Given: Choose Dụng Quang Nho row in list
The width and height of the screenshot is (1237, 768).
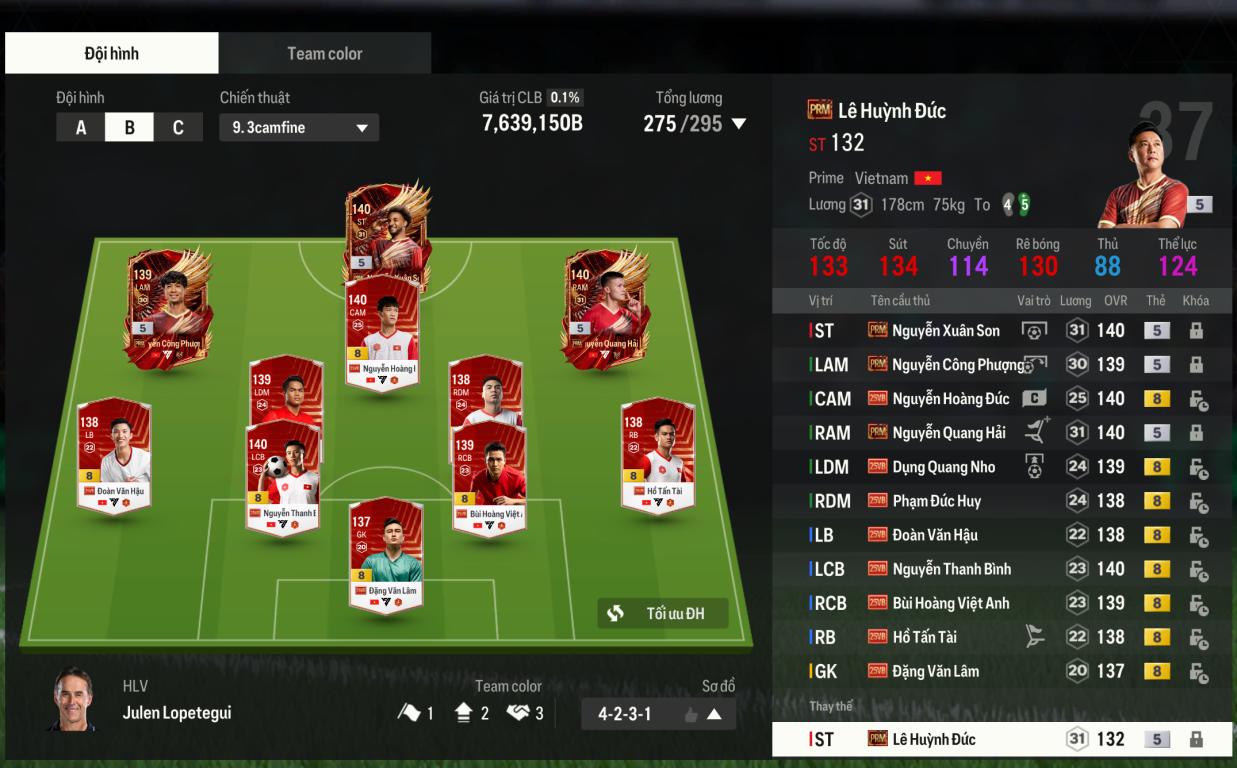Looking at the screenshot, I should tap(943, 467).
